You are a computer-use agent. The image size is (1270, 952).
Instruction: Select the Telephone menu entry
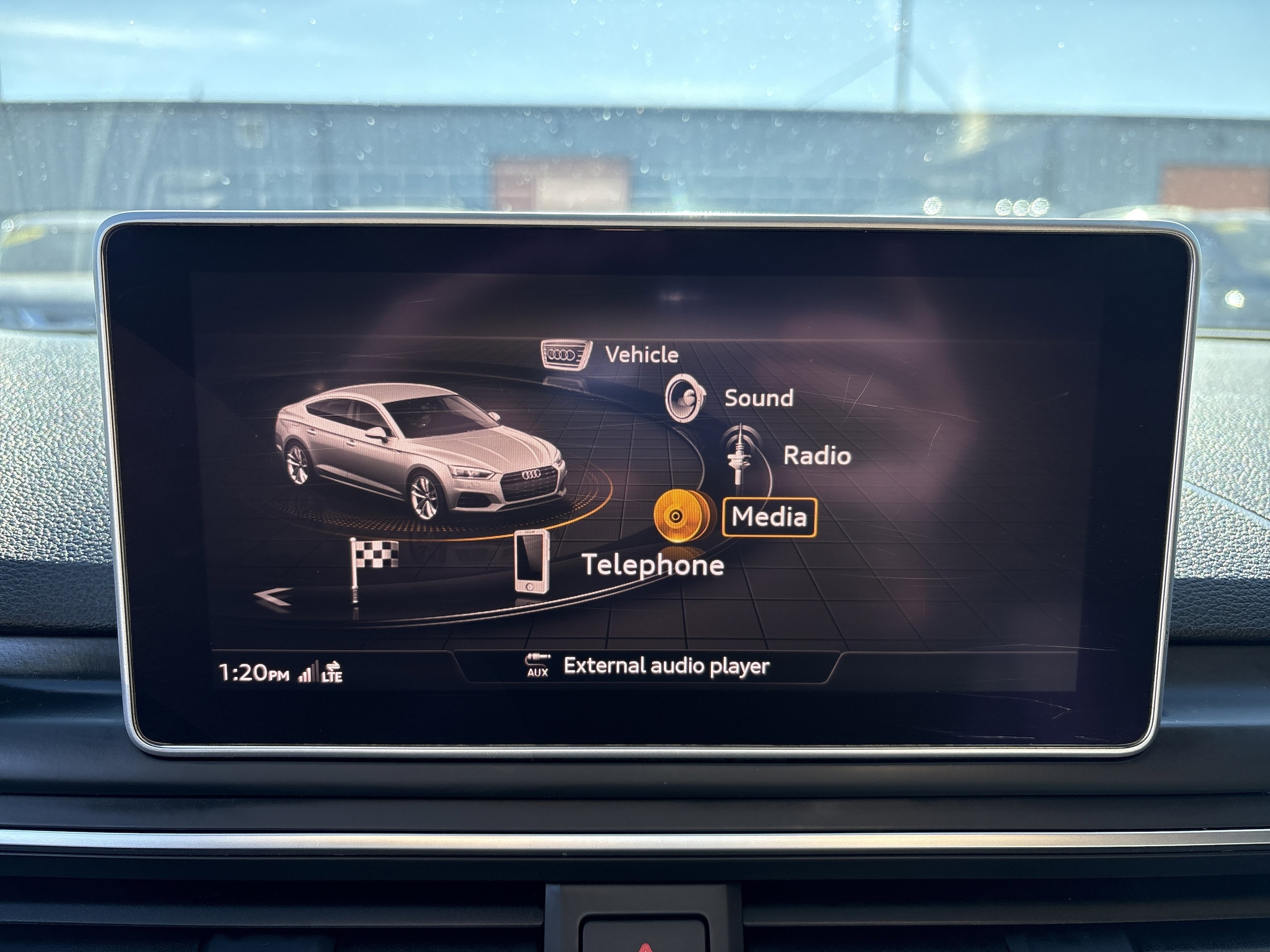653,565
